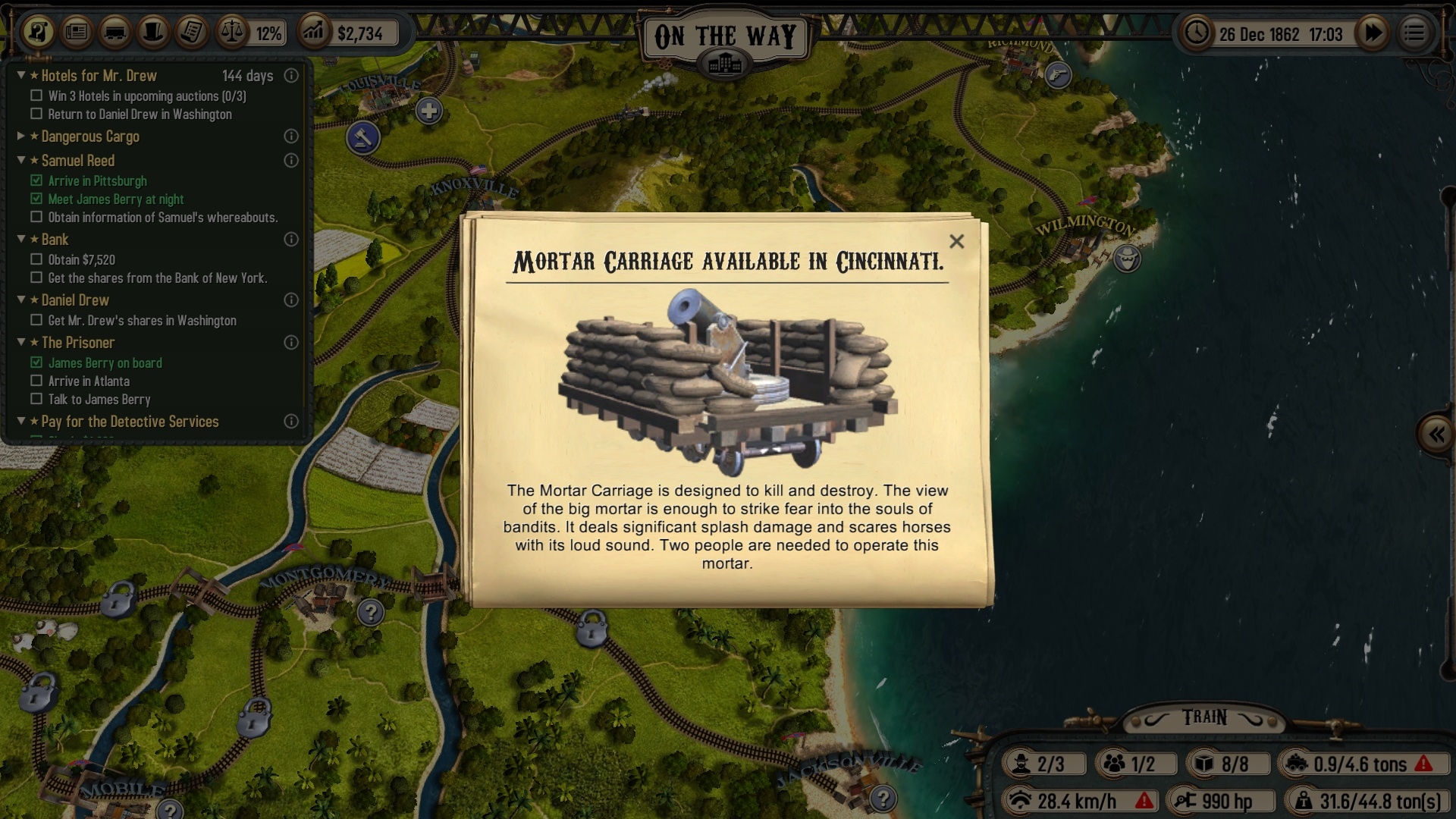Viewport: 1456px width, 819px height.
Task: Open the top hat icon menu
Action: click(x=154, y=33)
